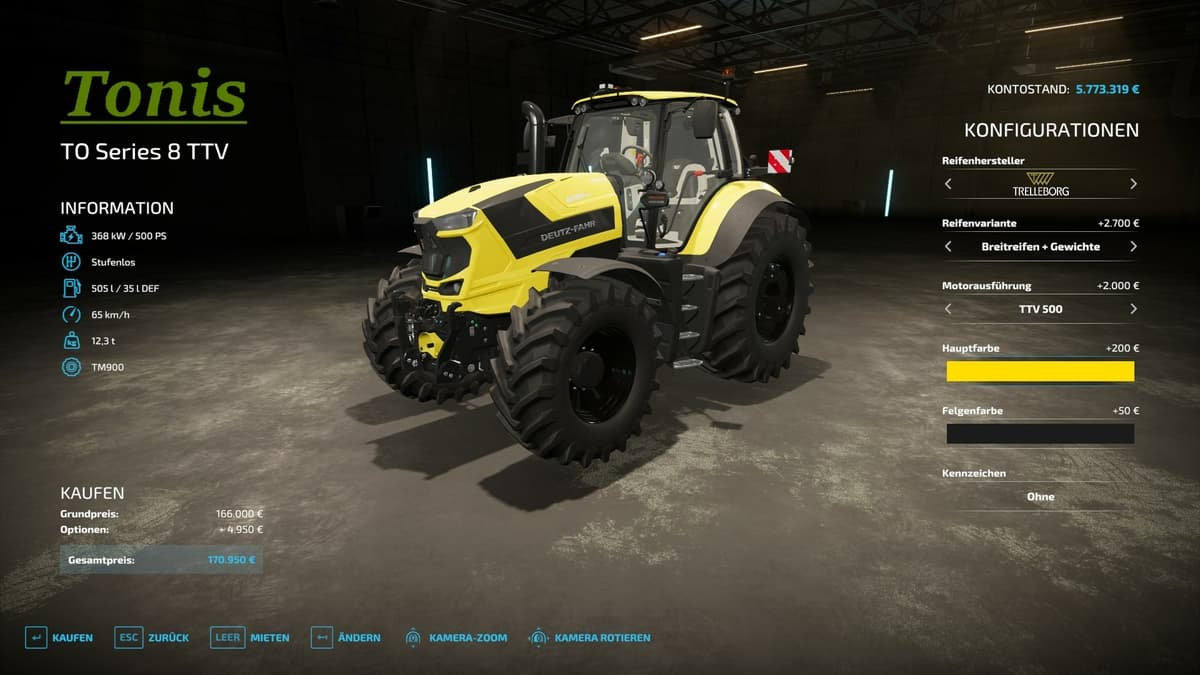The width and height of the screenshot is (1200, 675).
Task: Buy the tractor with Kaufen
Action: (x=59, y=638)
